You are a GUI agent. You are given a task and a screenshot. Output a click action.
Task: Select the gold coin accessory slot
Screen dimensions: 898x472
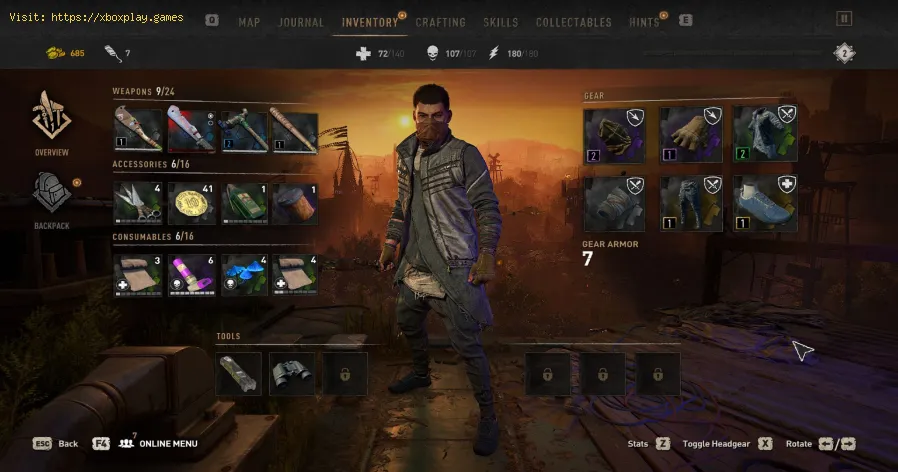pyautogui.click(x=191, y=202)
